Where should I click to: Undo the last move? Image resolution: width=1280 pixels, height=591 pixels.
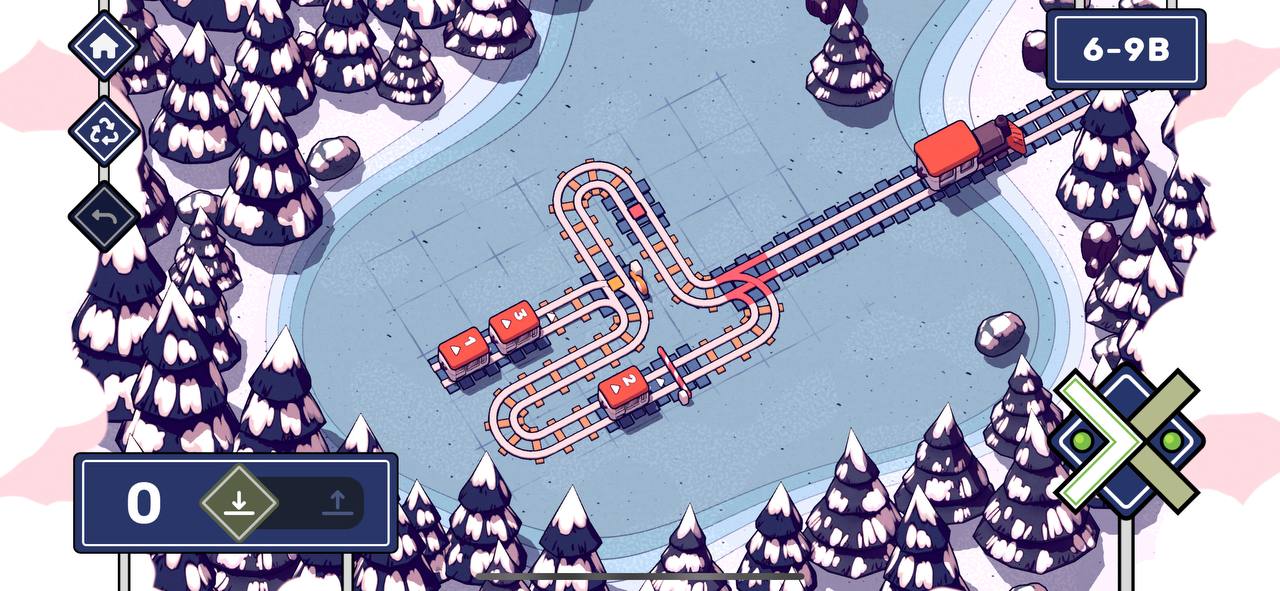103,216
